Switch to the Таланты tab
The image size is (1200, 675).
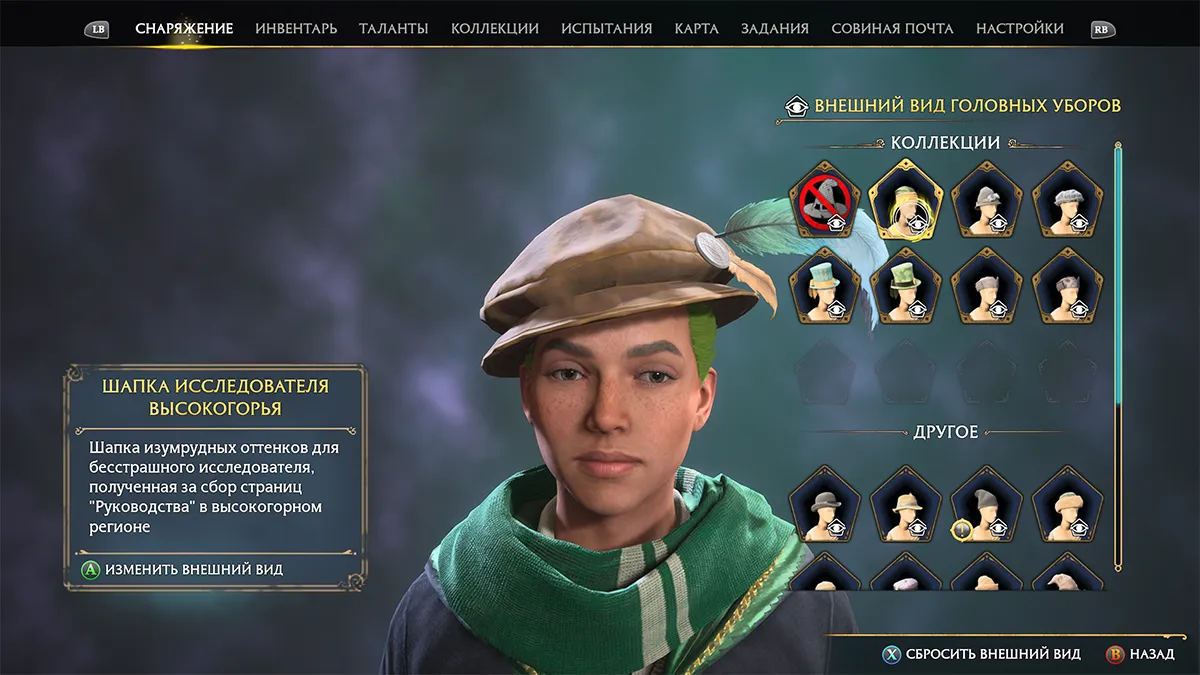(394, 29)
